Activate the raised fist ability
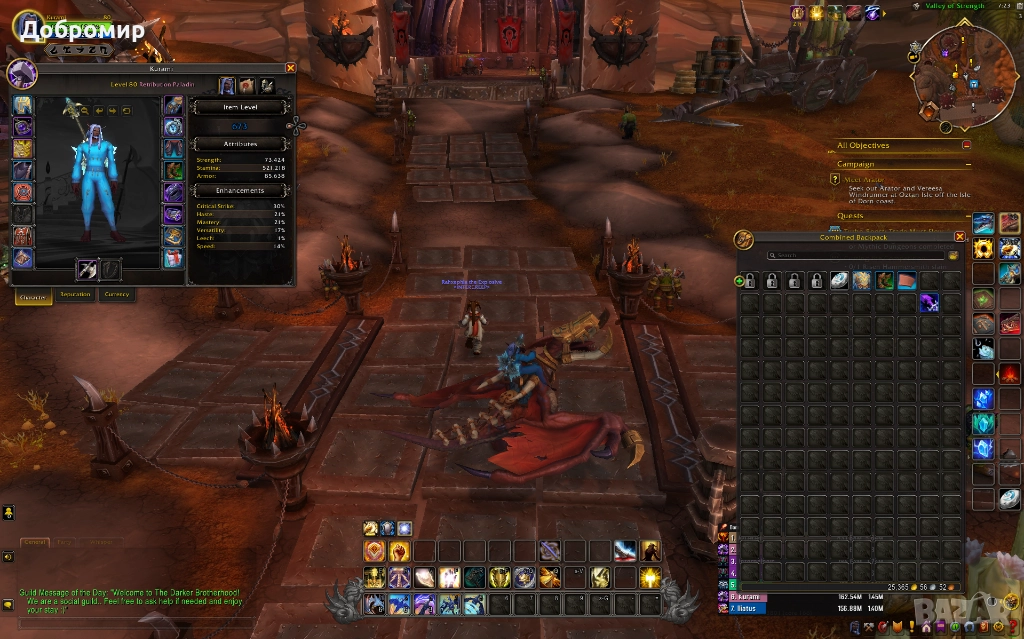The height and width of the screenshot is (639, 1024). tap(398, 551)
